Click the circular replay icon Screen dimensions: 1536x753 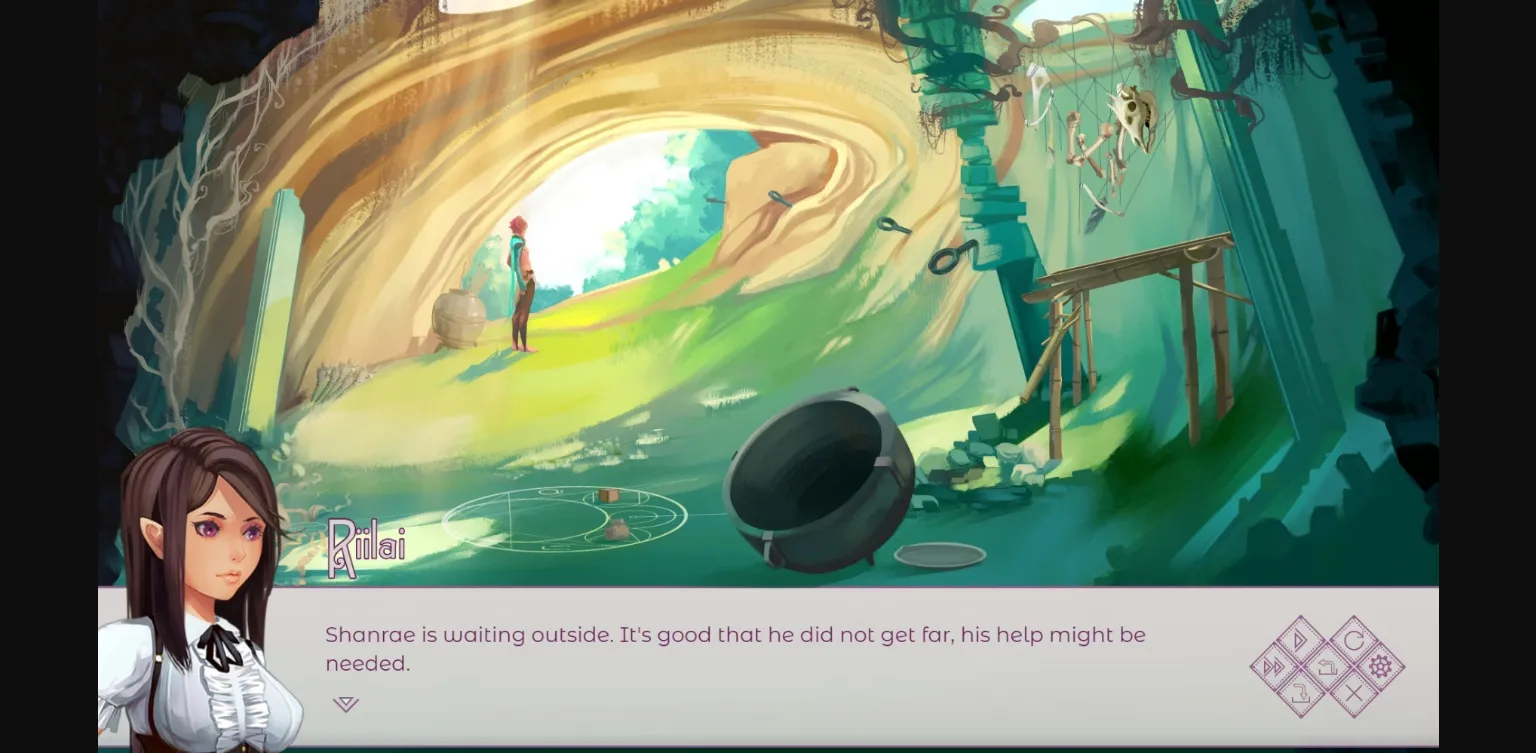point(1355,639)
